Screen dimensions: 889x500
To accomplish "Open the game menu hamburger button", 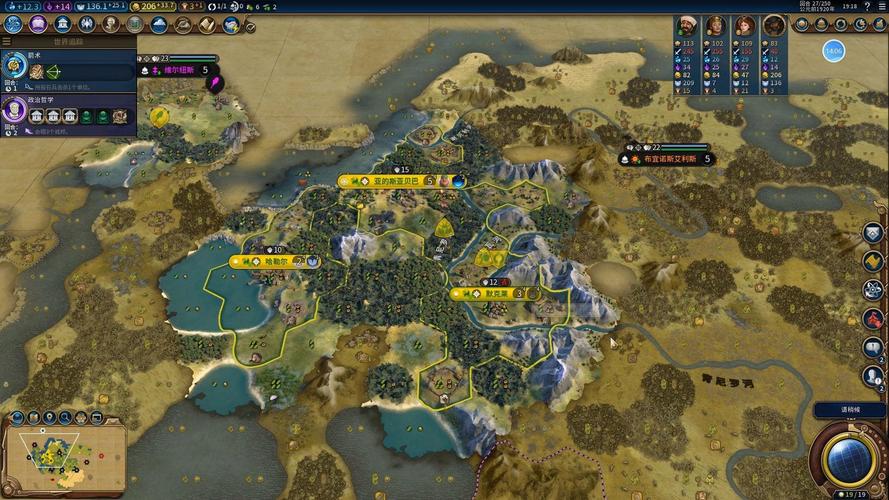I will (880, 6).
